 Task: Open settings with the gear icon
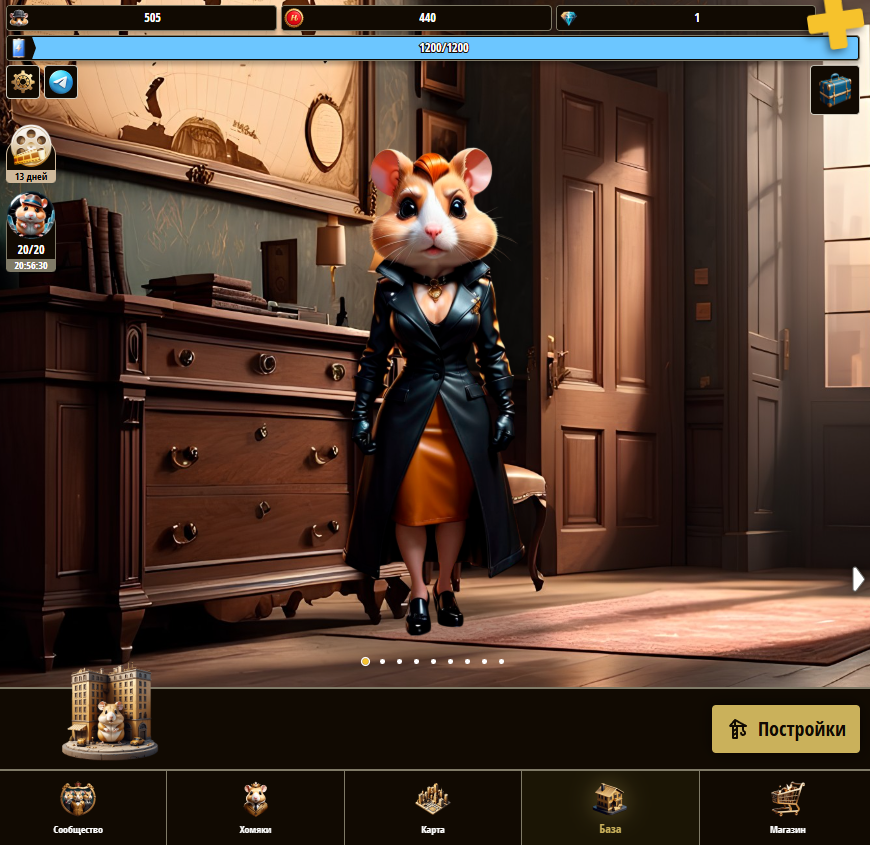pos(23,82)
